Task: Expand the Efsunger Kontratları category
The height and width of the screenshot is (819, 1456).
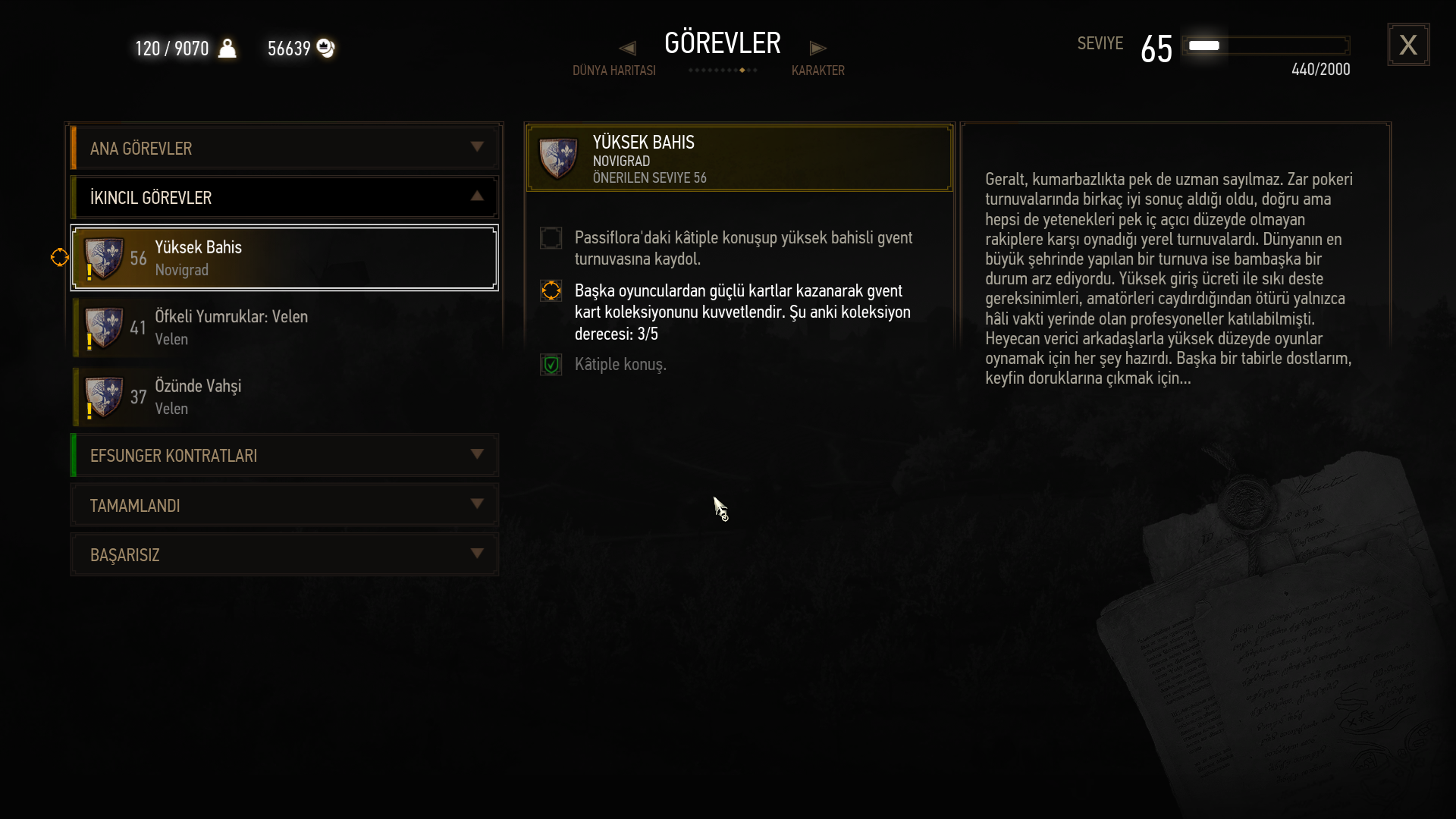Action: coord(284,455)
